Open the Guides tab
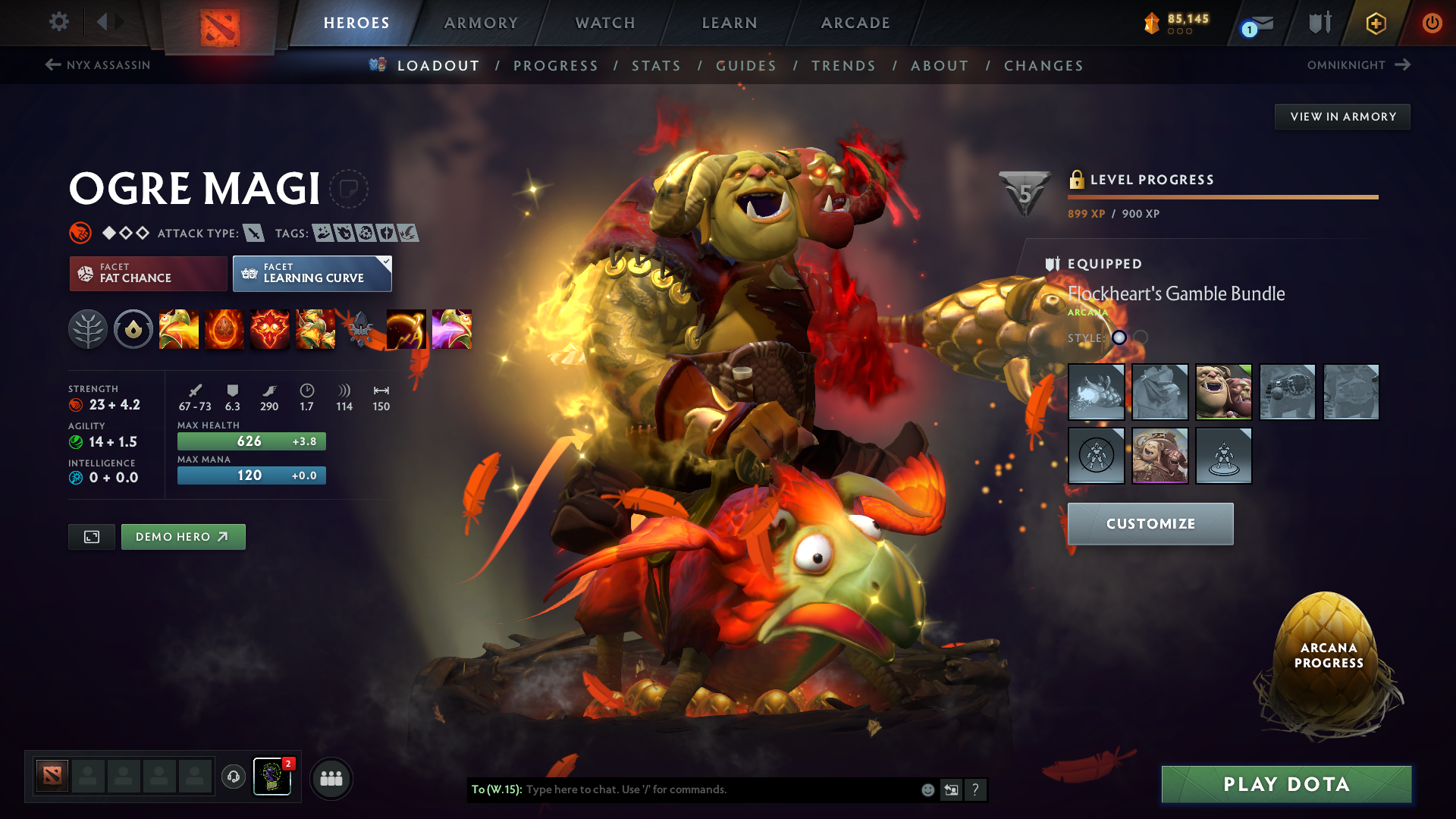 tap(746, 66)
